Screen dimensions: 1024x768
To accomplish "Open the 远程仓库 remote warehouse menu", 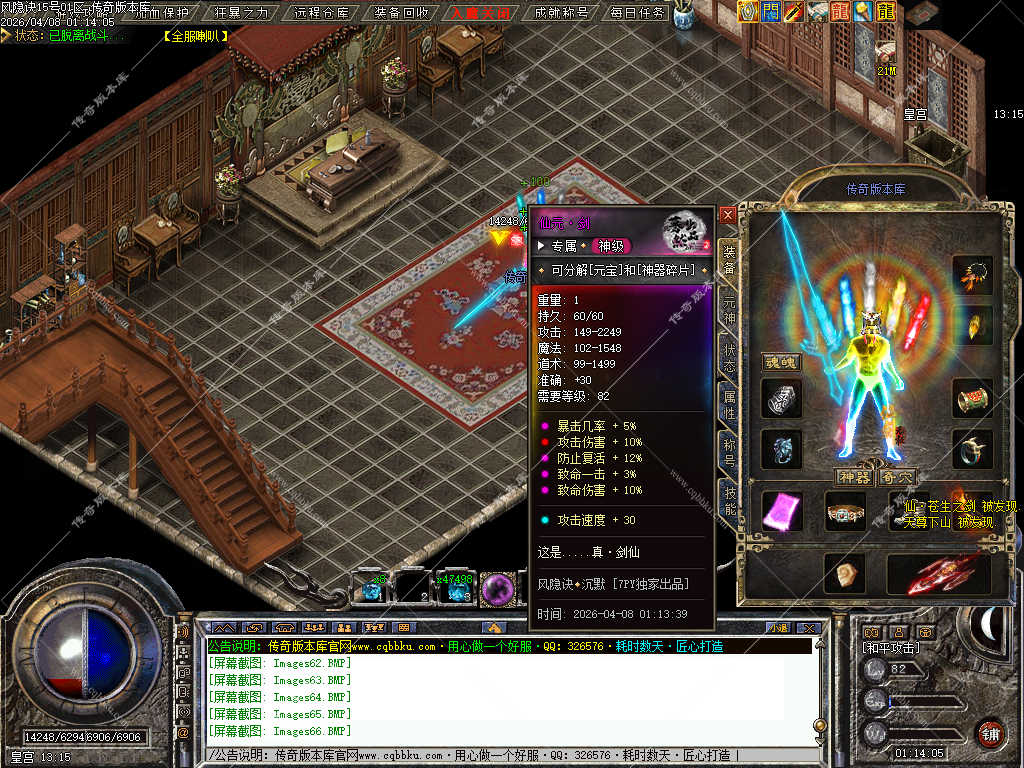I will pyautogui.click(x=323, y=13).
